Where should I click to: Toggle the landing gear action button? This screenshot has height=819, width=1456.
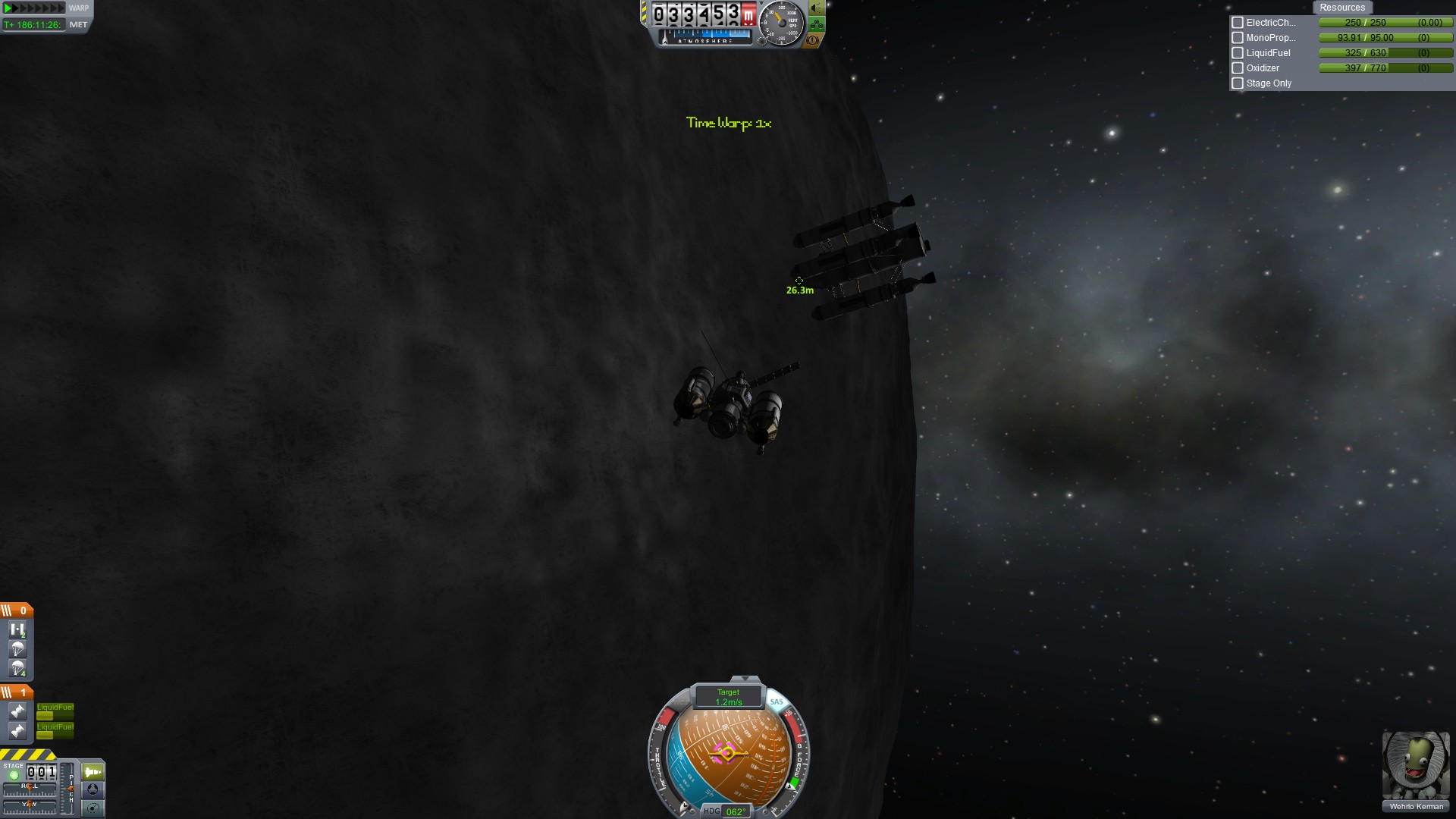tap(817, 24)
